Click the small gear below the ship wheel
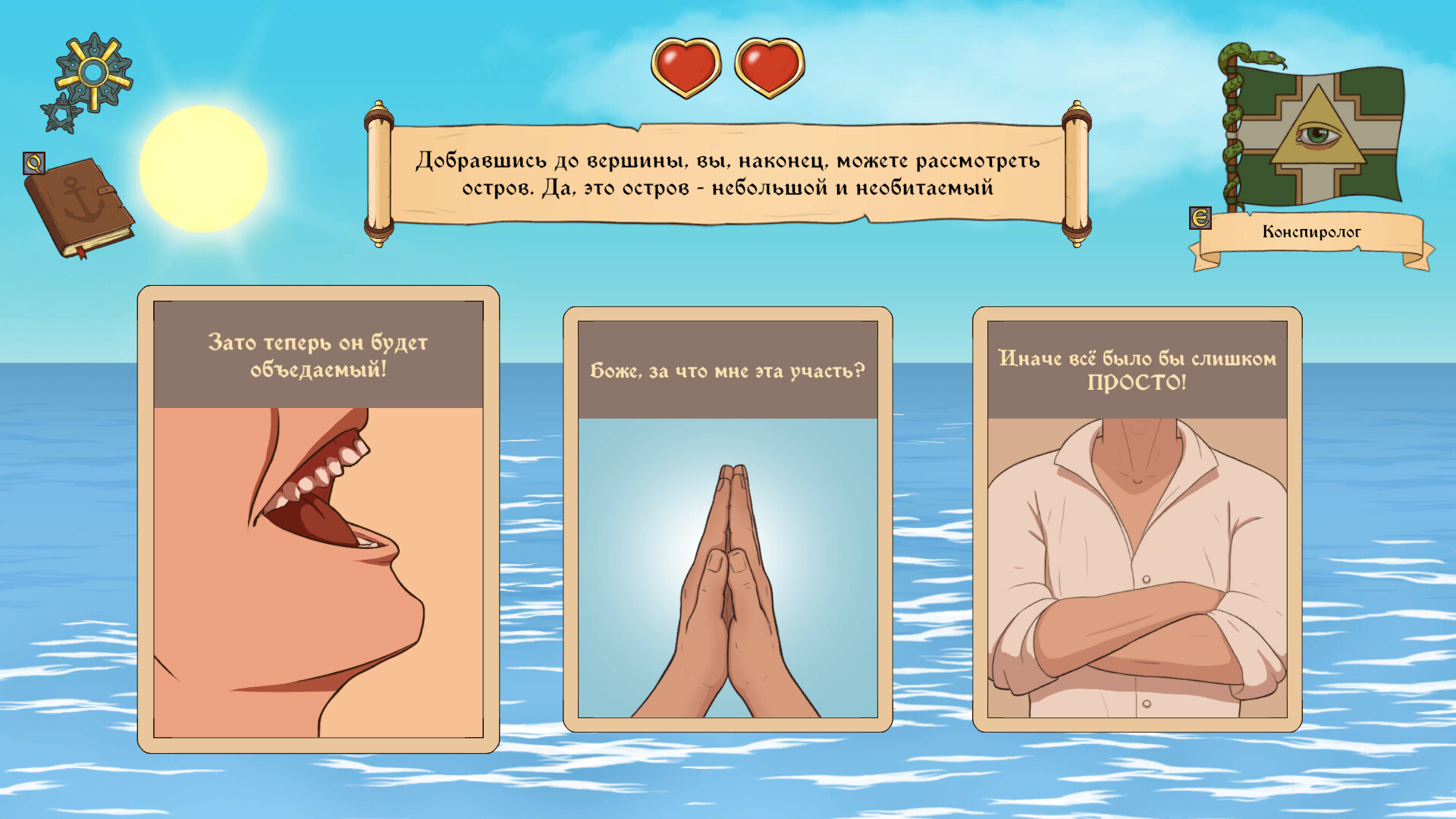Viewport: 1456px width, 819px height. tap(62, 114)
